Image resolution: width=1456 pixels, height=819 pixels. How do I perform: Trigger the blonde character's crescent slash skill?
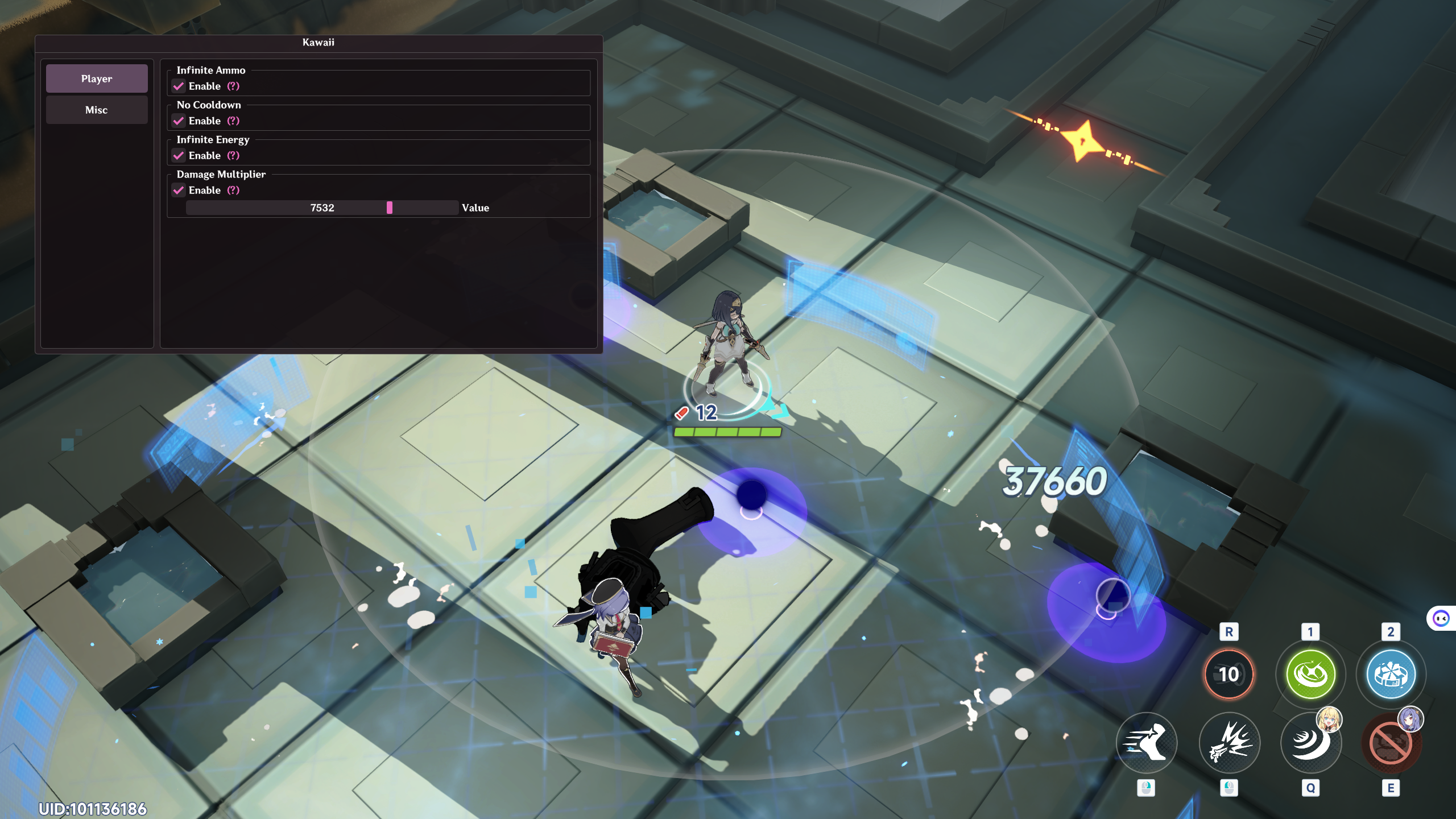(1310, 742)
